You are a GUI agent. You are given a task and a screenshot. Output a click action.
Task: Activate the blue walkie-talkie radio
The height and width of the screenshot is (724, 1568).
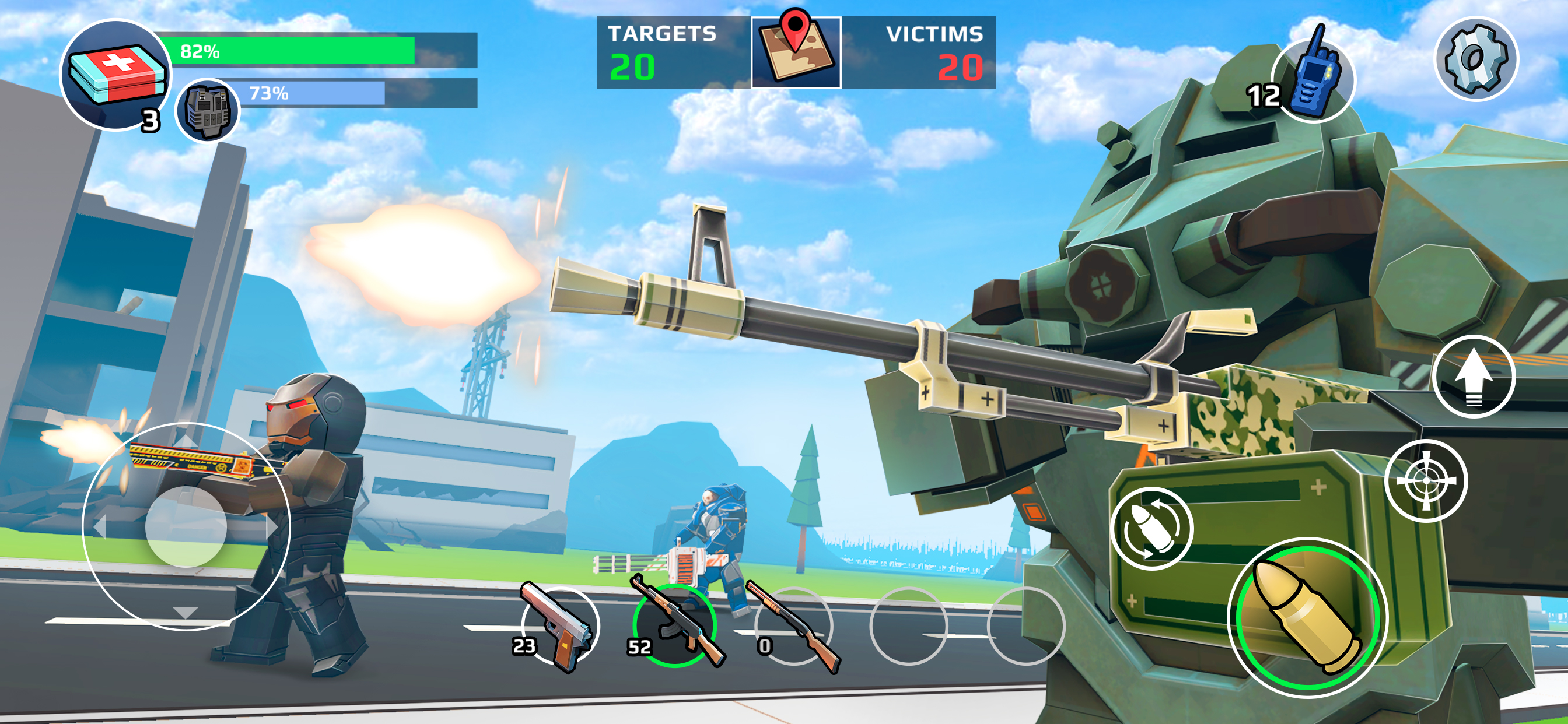pyautogui.click(x=1314, y=80)
